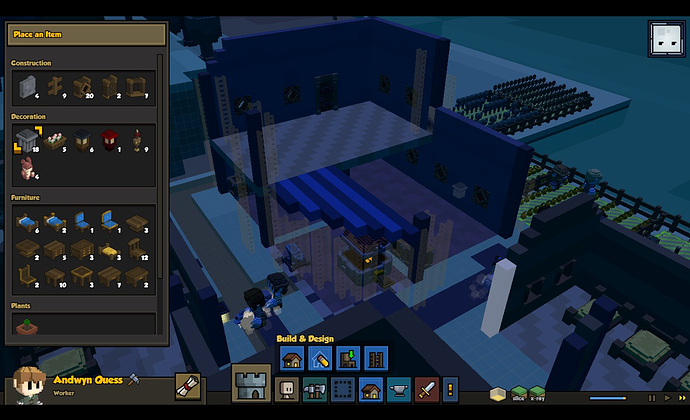Open the anvil workshop menu
The image size is (690, 420).
click(x=398, y=389)
